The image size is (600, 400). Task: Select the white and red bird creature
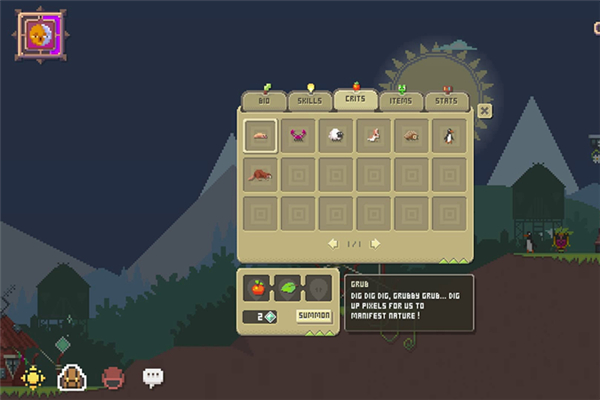373,135
